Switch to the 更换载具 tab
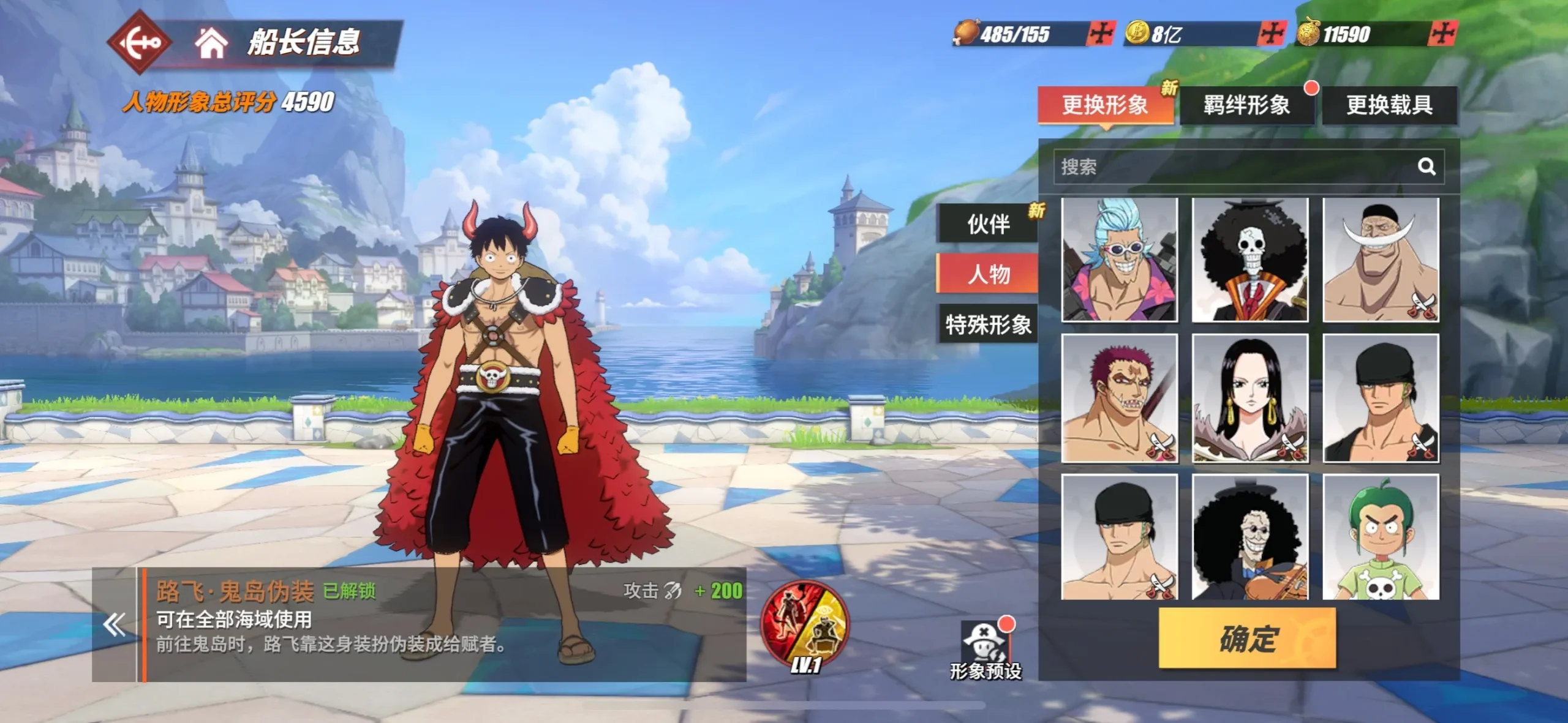This screenshot has height=723, width=1568. pos(1389,105)
